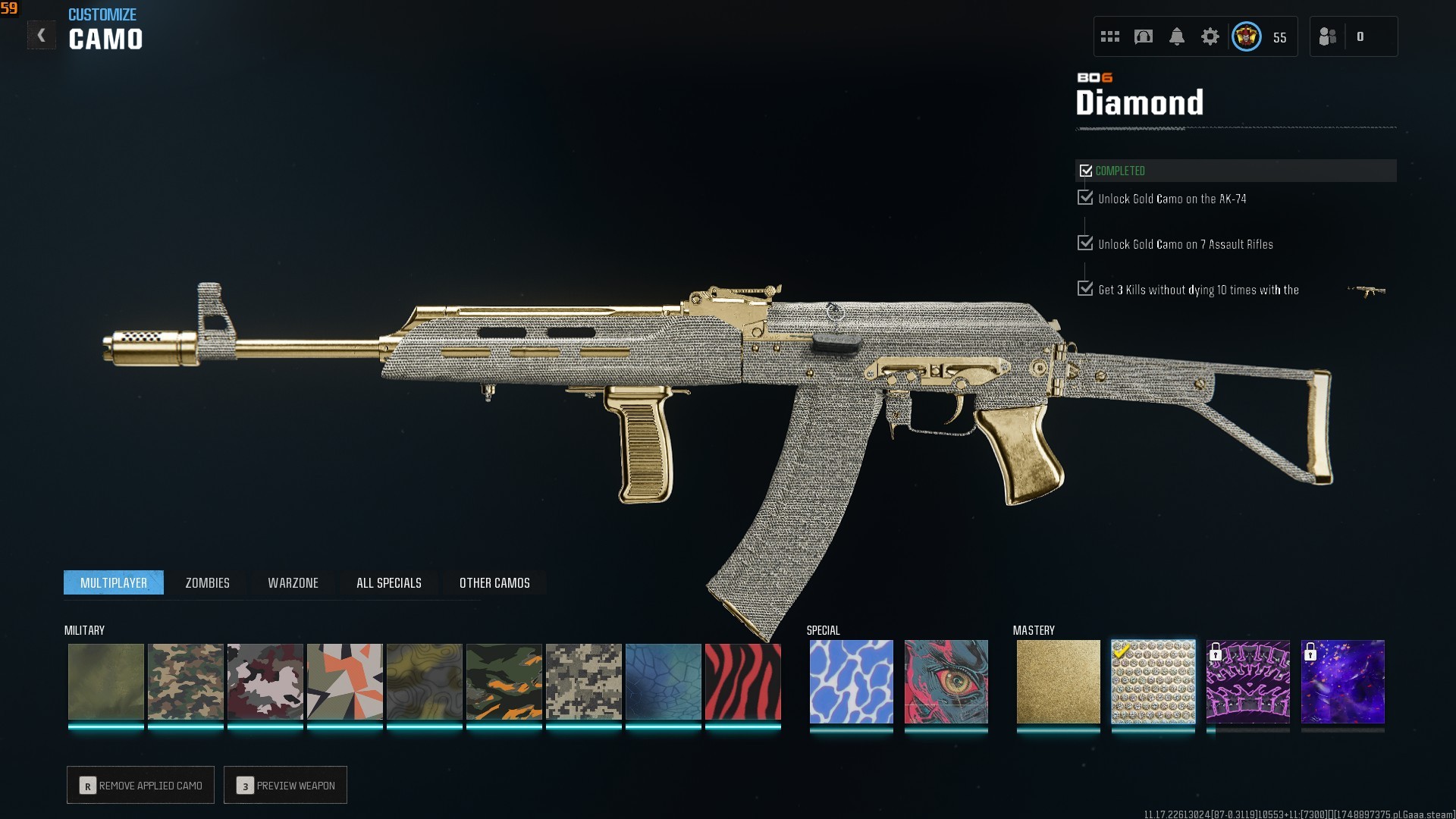Open the settings gear icon
1456x819 pixels.
pos(1210,36)
